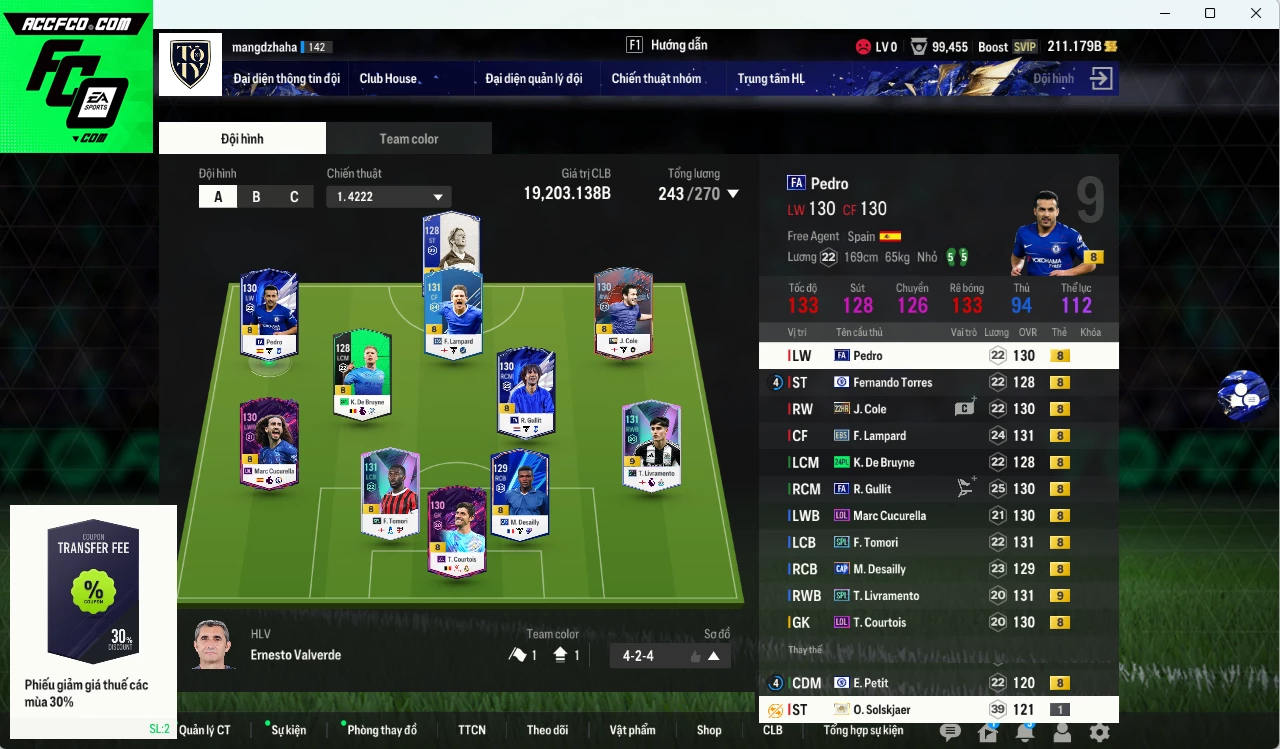Click the profile person icon near bottom right
The width and height of the screenshot is (1280, 749).
click(x=1062, y=733)
